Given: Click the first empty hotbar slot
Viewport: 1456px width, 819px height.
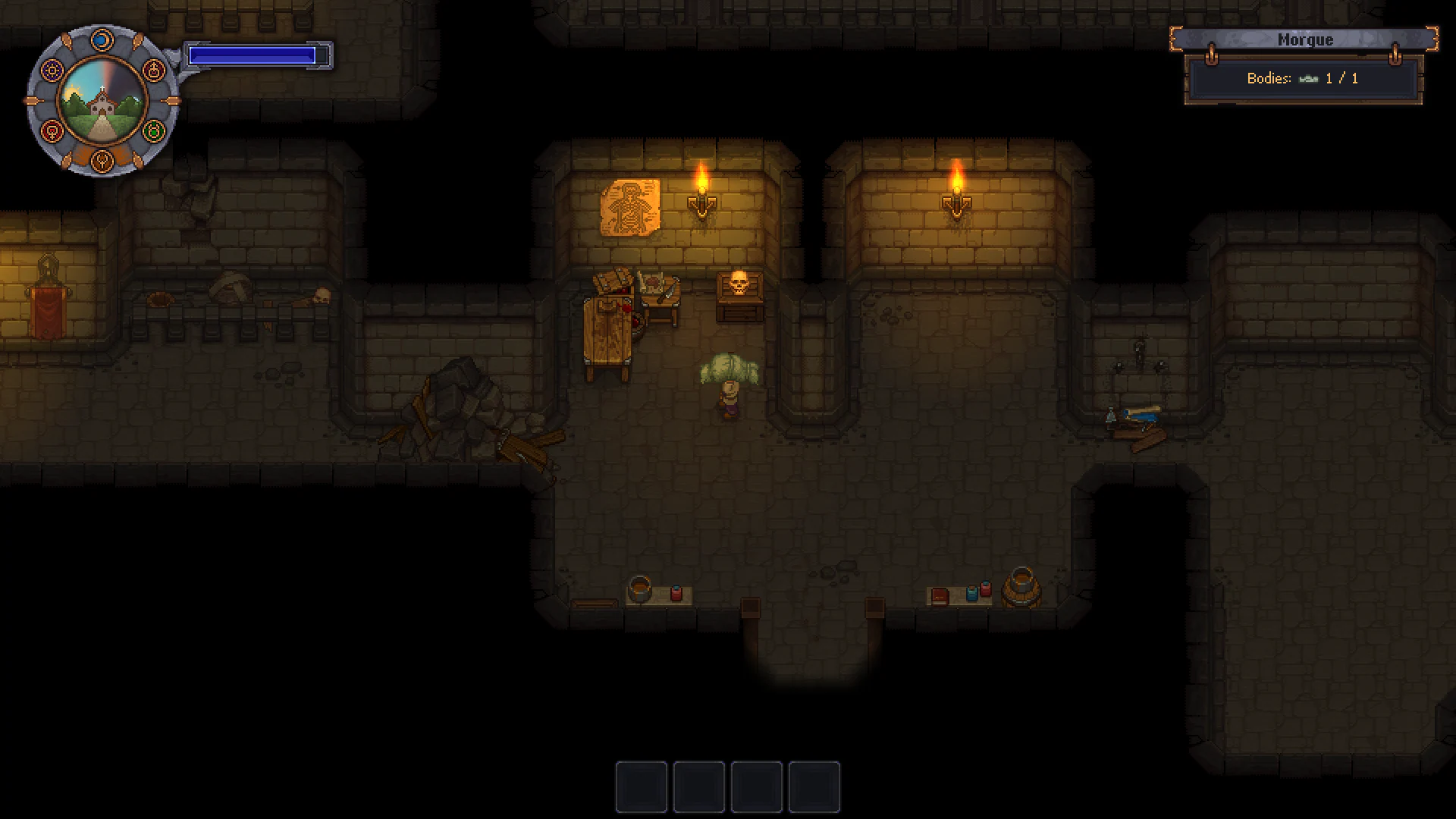Looking at the screenshot, I should pos(641,787).
